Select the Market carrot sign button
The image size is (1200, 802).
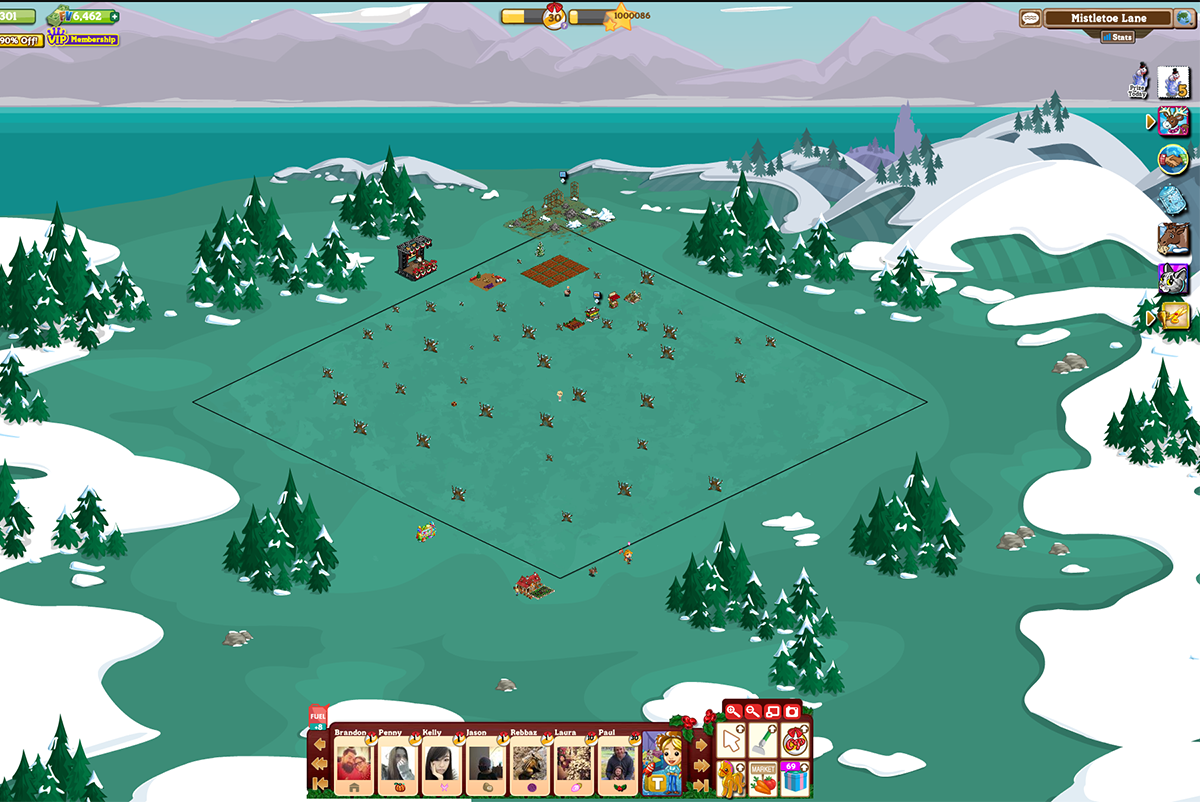763,778
